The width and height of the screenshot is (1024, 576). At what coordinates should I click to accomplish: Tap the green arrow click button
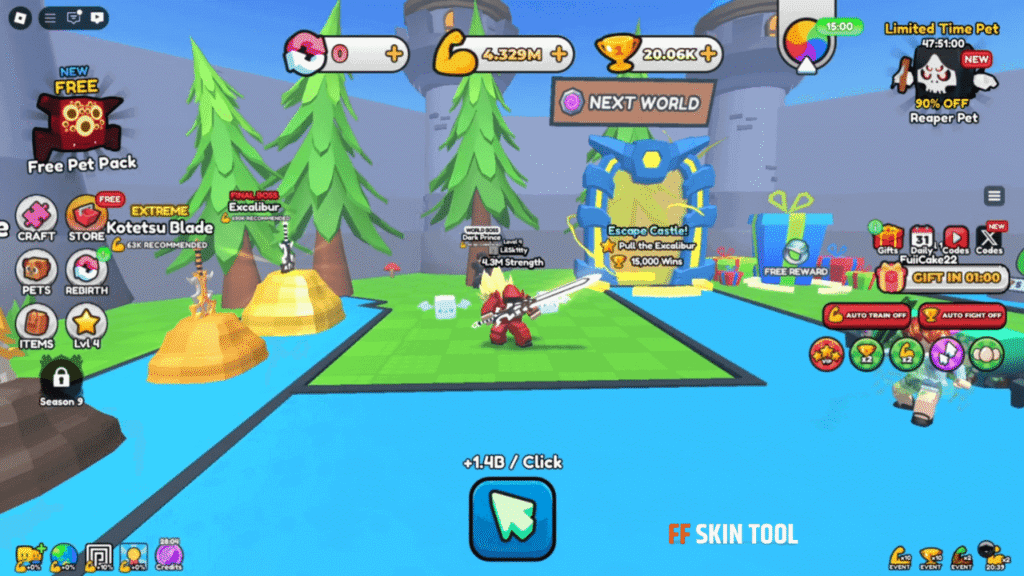click(x=512, y=518)
